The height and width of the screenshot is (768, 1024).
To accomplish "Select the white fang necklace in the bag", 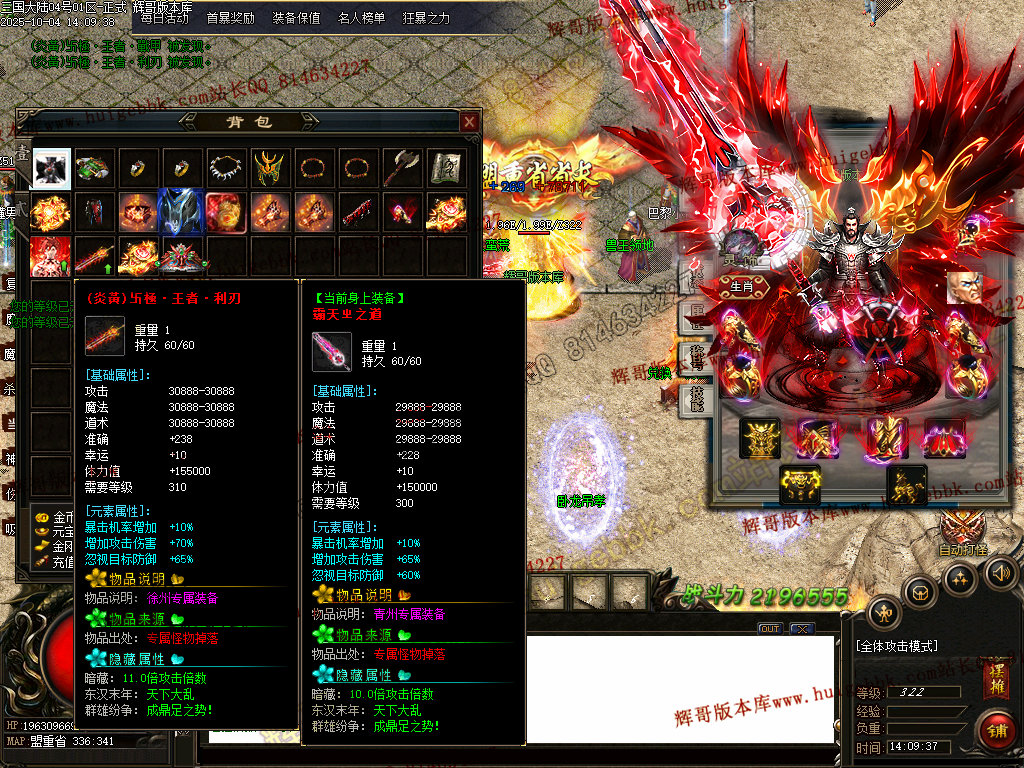I will pyautogui.click(x=227, y=168).
